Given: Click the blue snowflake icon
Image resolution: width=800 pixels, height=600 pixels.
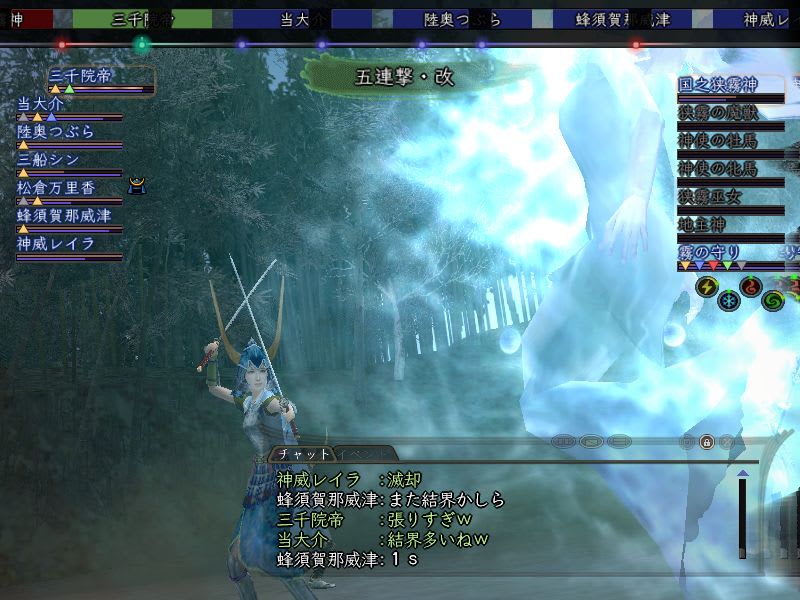Looking at the screenshot, I should click(729, 300).
